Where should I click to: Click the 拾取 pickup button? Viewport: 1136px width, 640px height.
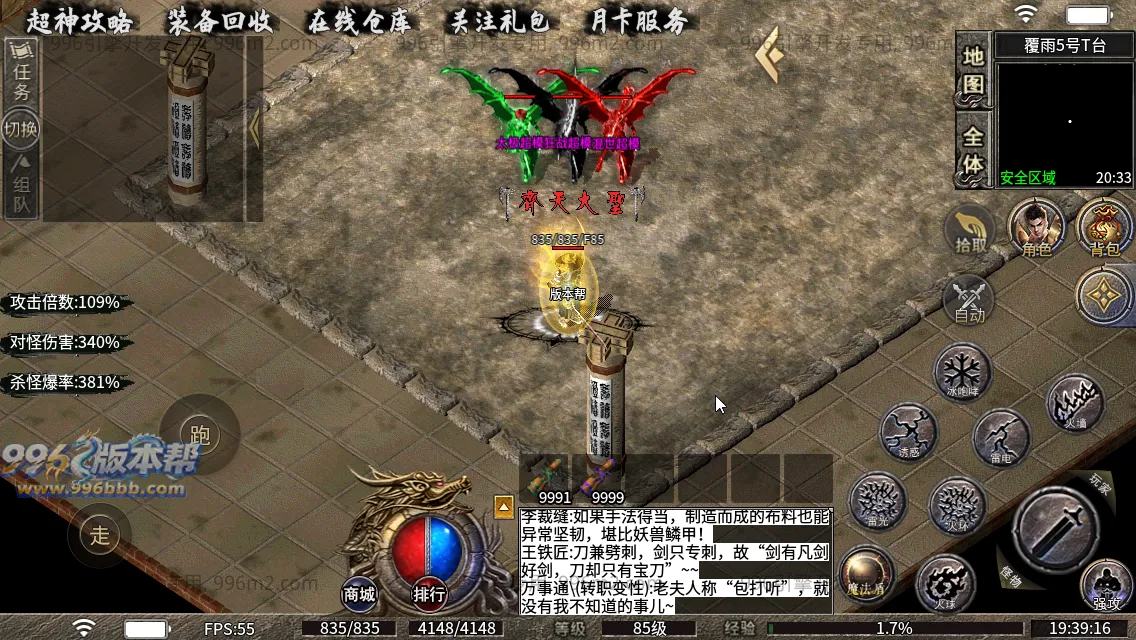pos(970,230)
